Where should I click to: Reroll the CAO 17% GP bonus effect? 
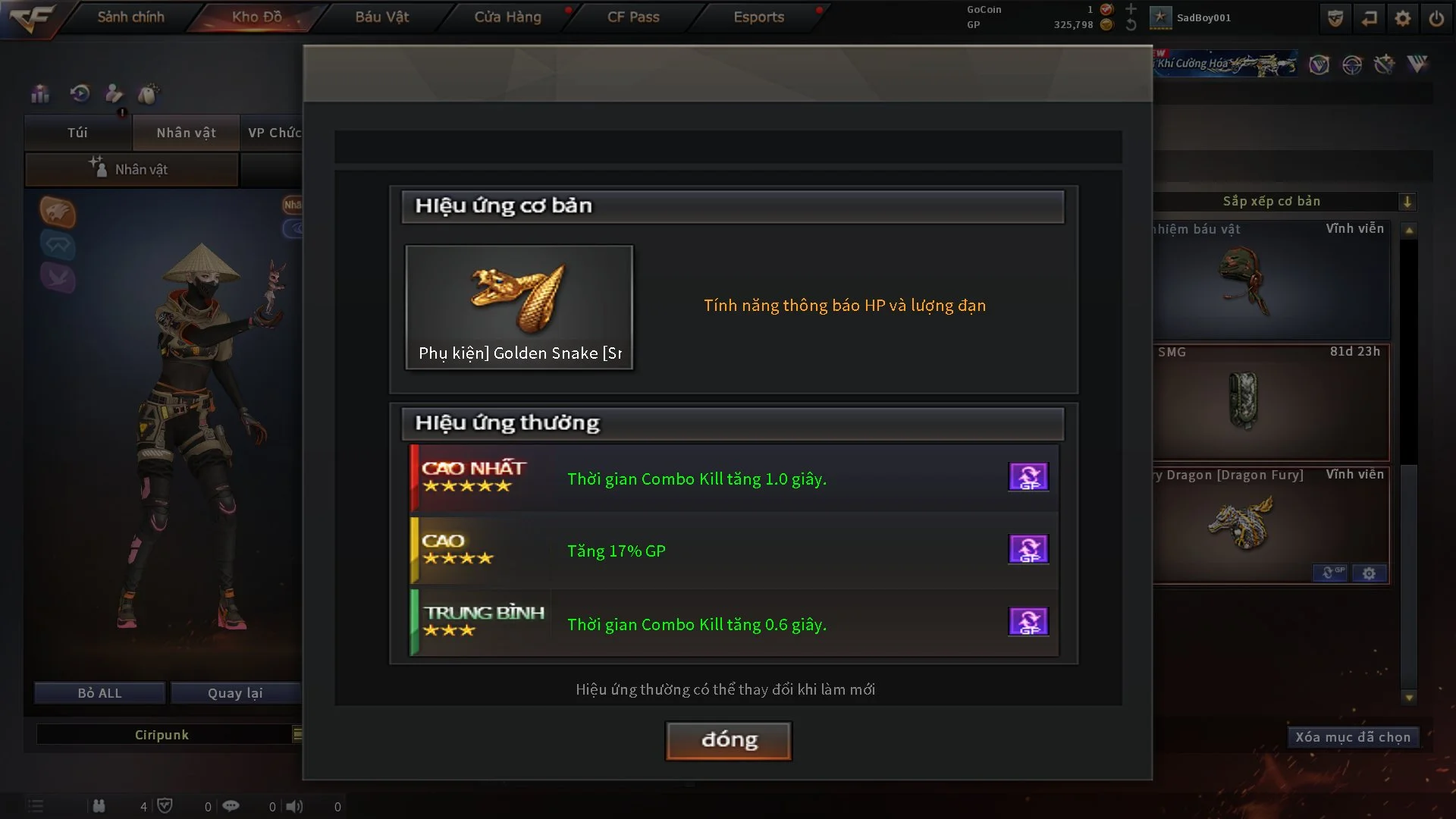(1028, 549)
